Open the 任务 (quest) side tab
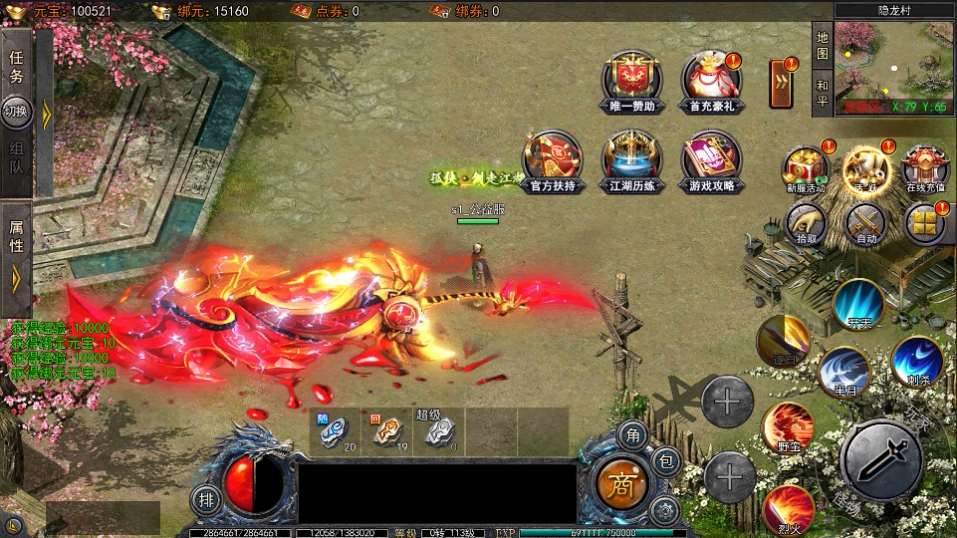The width and height of the screenshot is (957, 538). coord(17,69)
